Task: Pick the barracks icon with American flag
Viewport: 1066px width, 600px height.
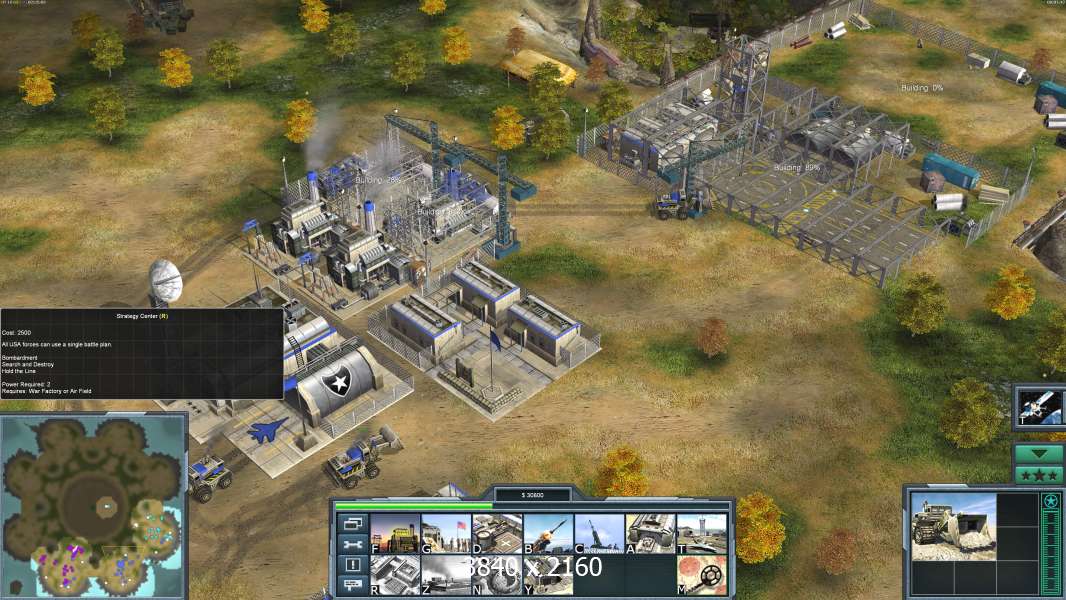Action: (446, 534)
